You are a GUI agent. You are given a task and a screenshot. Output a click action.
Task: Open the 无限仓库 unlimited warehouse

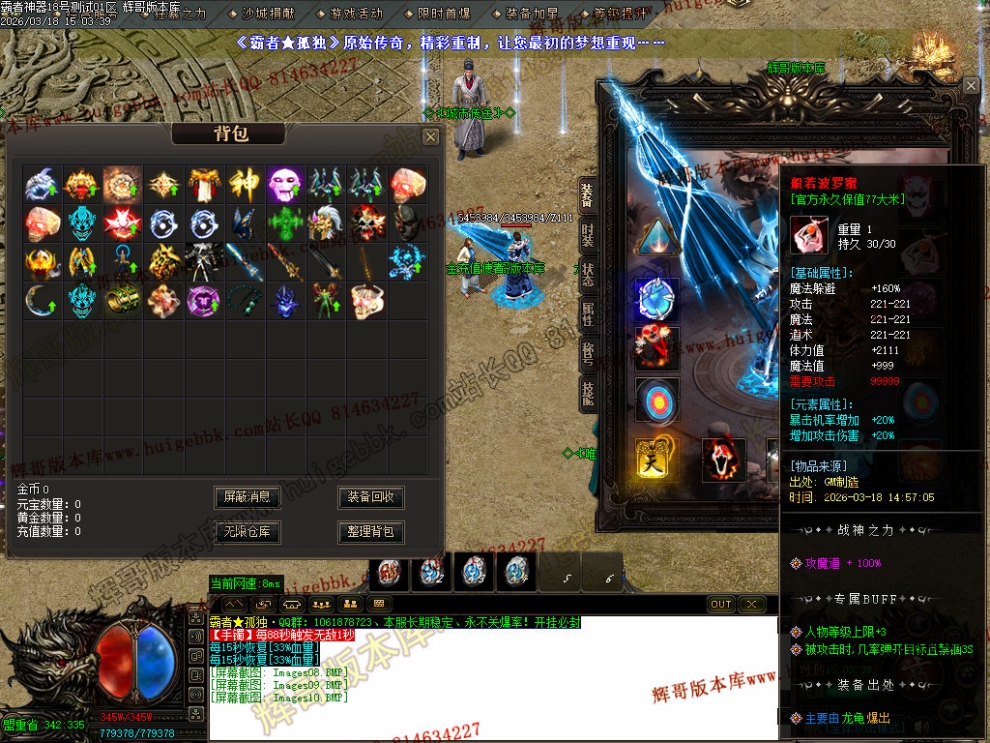248,531
